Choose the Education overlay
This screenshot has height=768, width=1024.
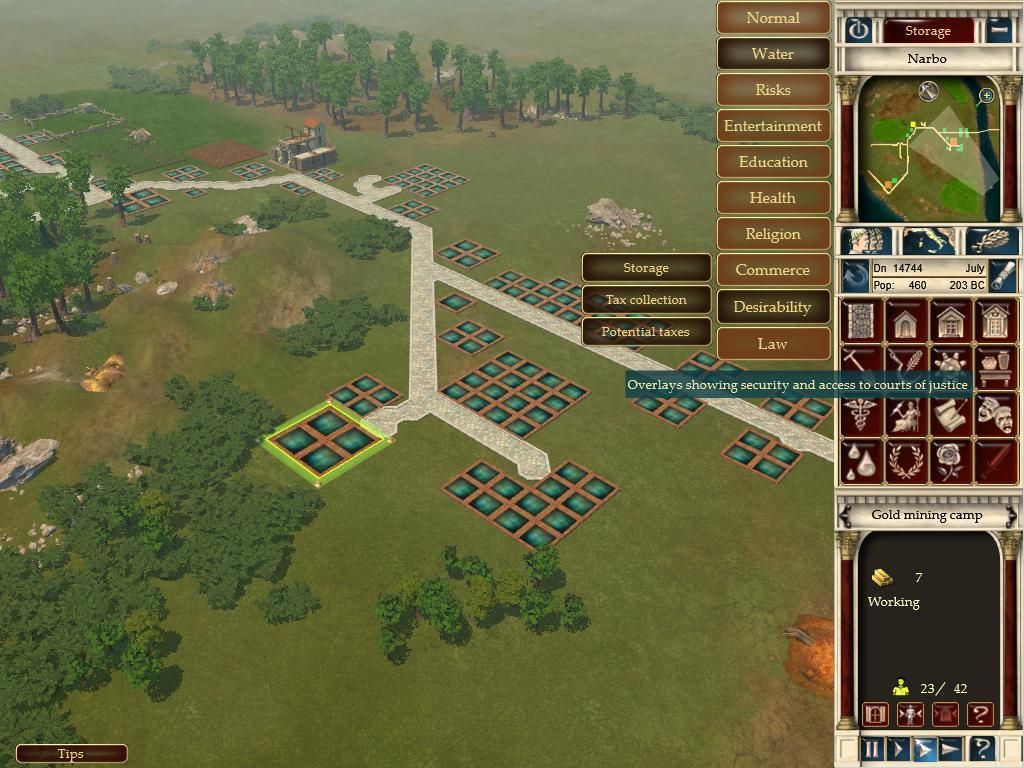[773, 162]
